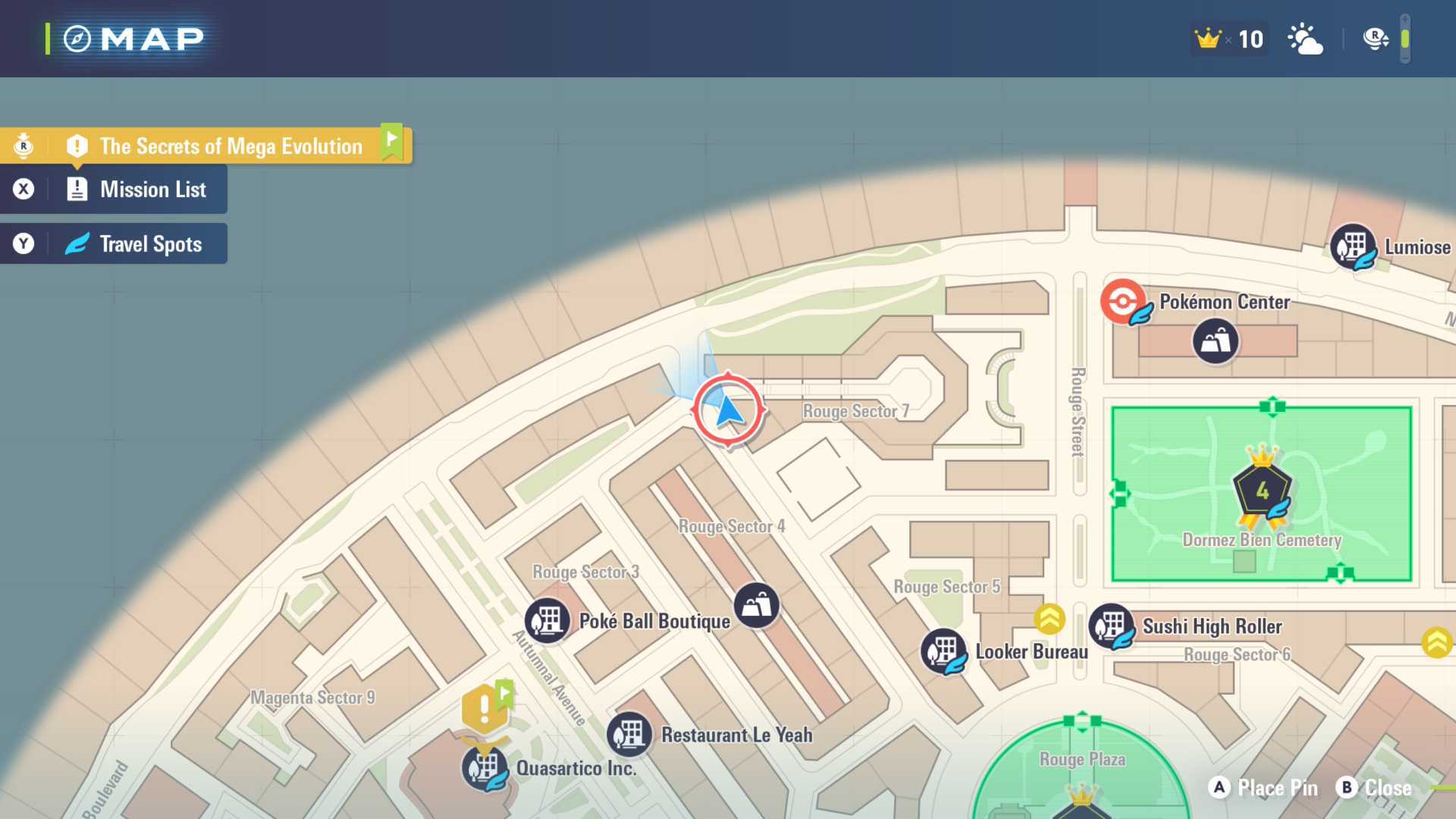This screenshot has height=819, width=1456.
Task: Select the Poké Ball Boutique building marker
Action: tap(548, 620)
